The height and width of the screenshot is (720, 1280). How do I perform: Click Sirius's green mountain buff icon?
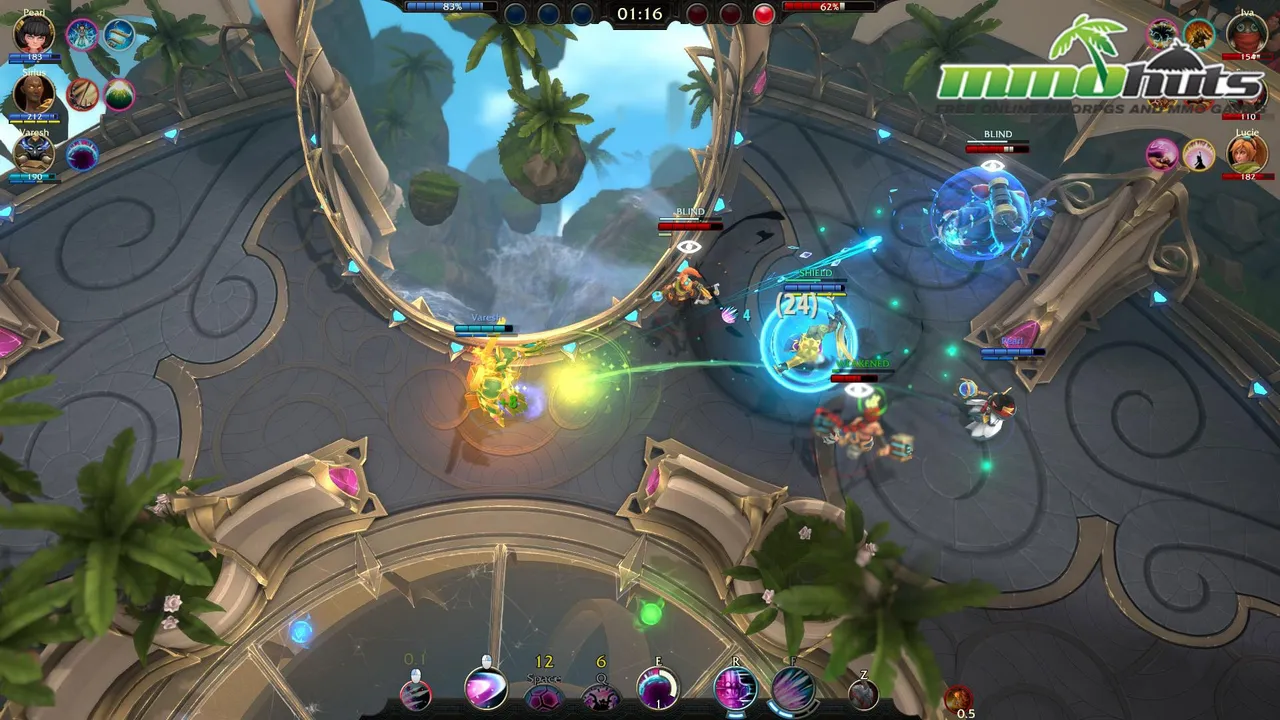(x=118, y=93)
